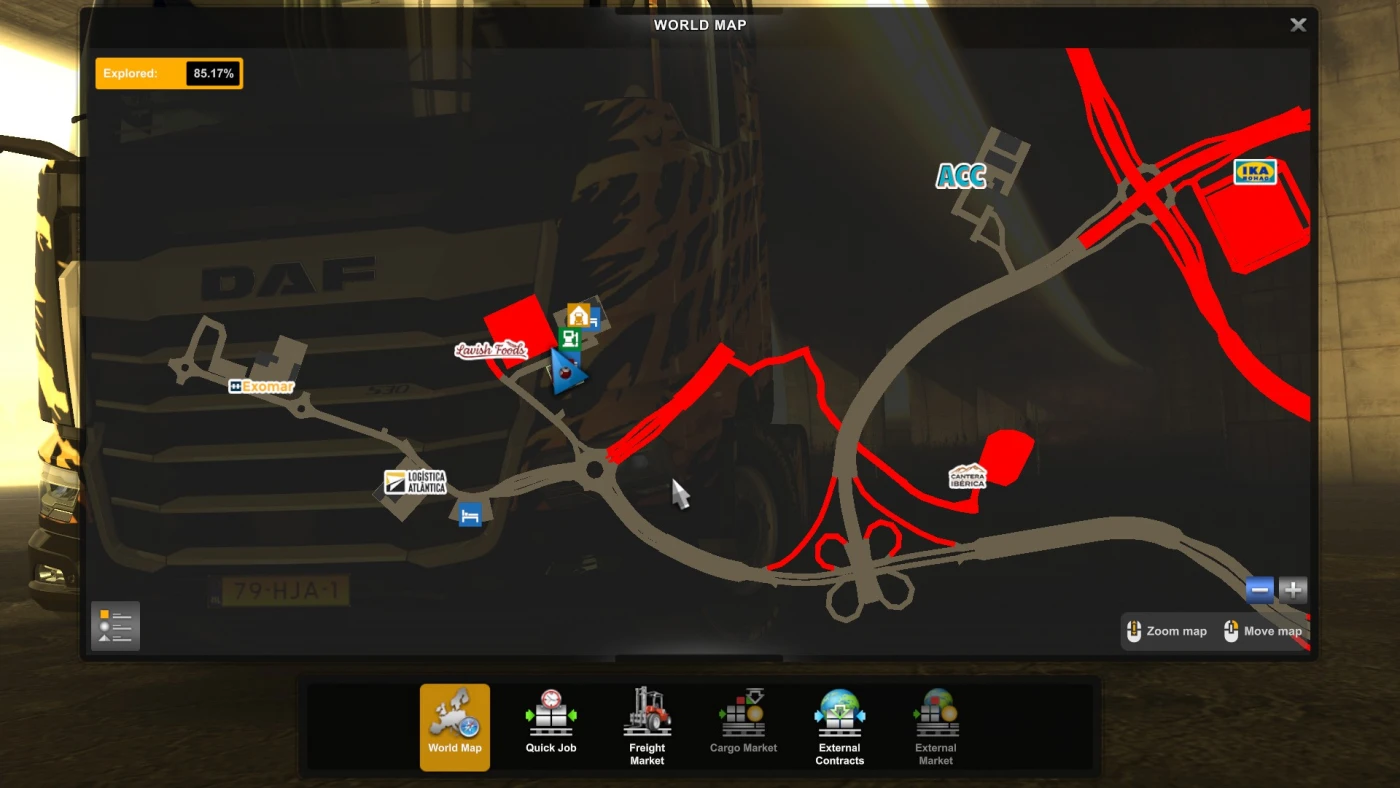Open the map legend panel
This screenshot has height=788, width=1400.
pyautogui.click(x=114, y=625)
